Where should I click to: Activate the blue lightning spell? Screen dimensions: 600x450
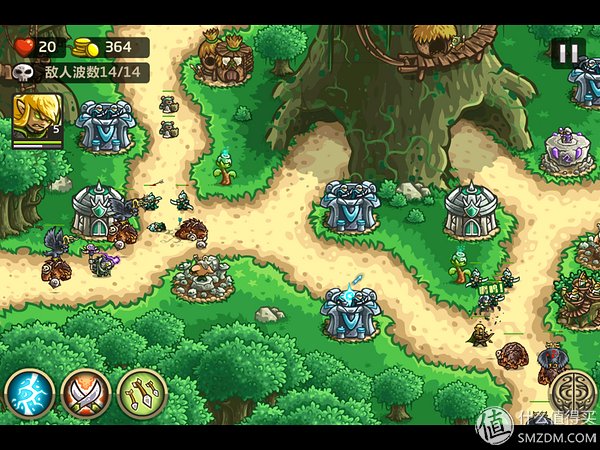(x=29, y=393)
